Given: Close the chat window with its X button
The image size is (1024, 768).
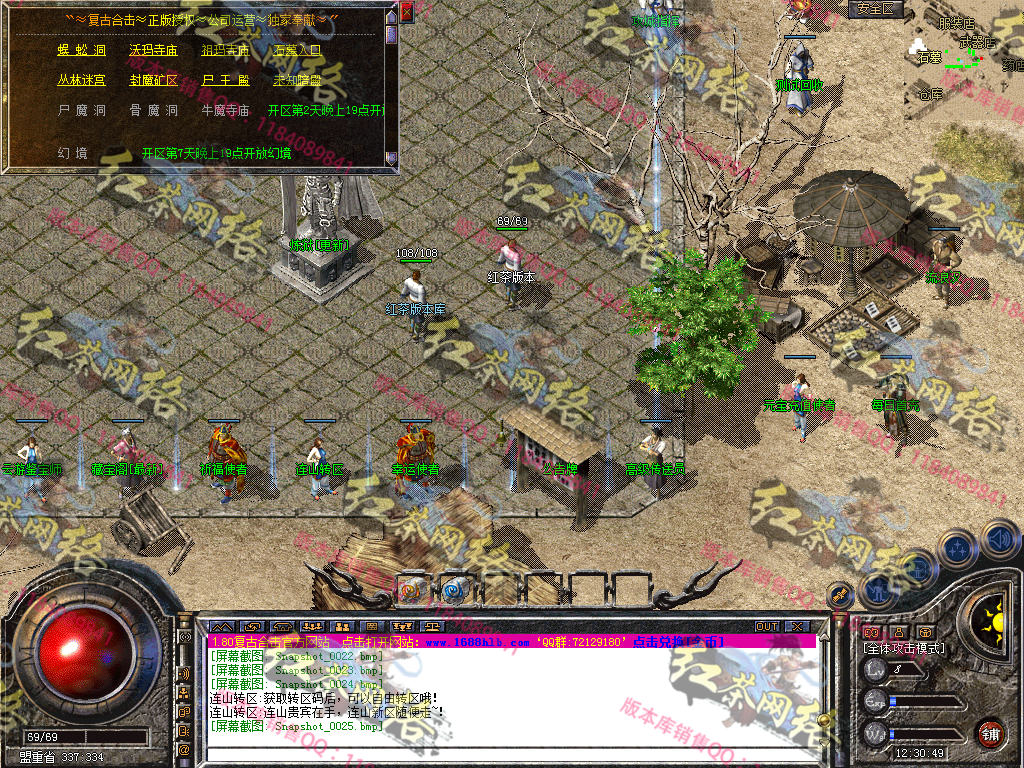Looking at the screenshot, I should (797, 627).
